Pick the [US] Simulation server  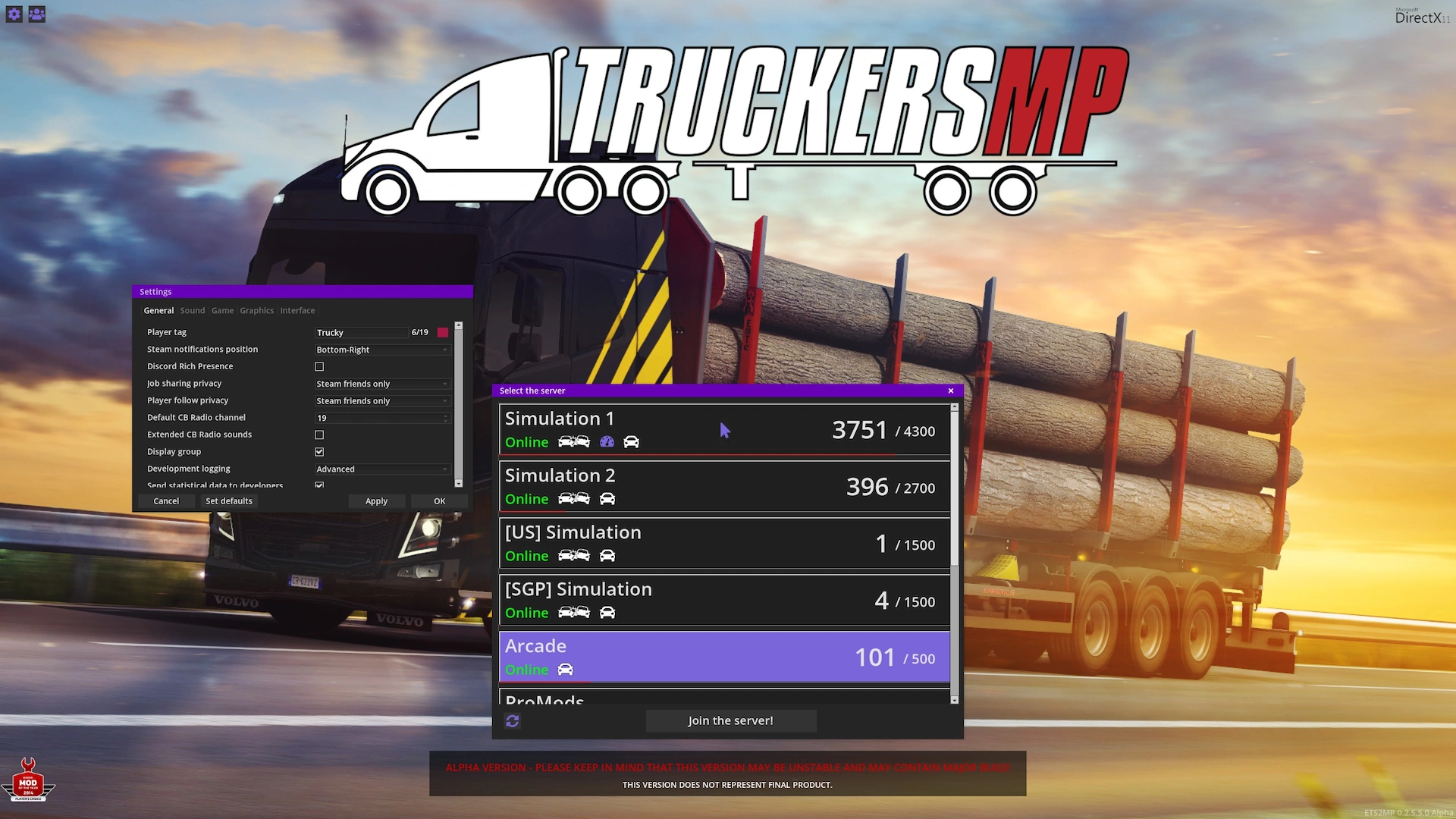[x=723, y=544]
